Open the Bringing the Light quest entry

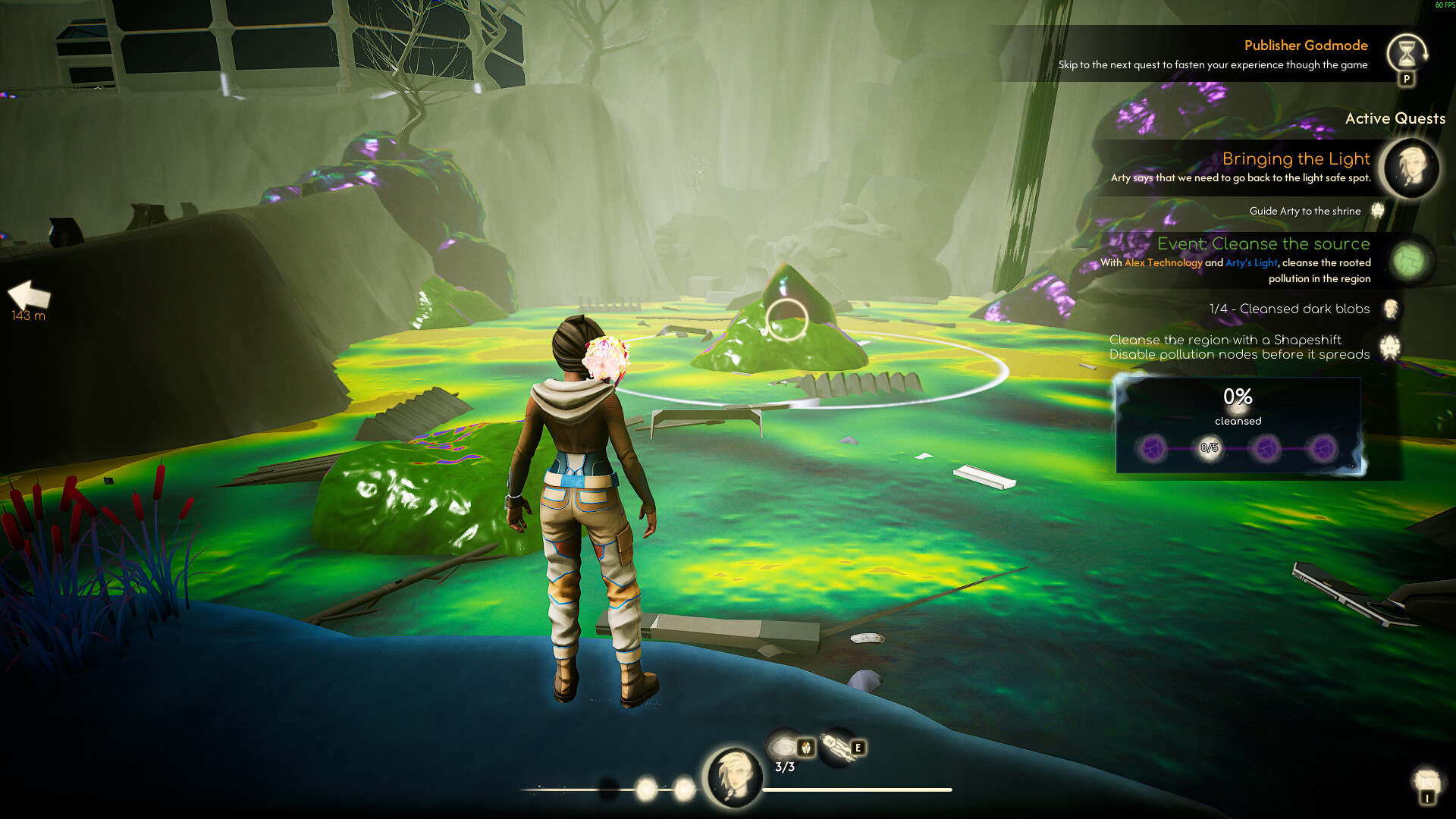point(1295,159)
